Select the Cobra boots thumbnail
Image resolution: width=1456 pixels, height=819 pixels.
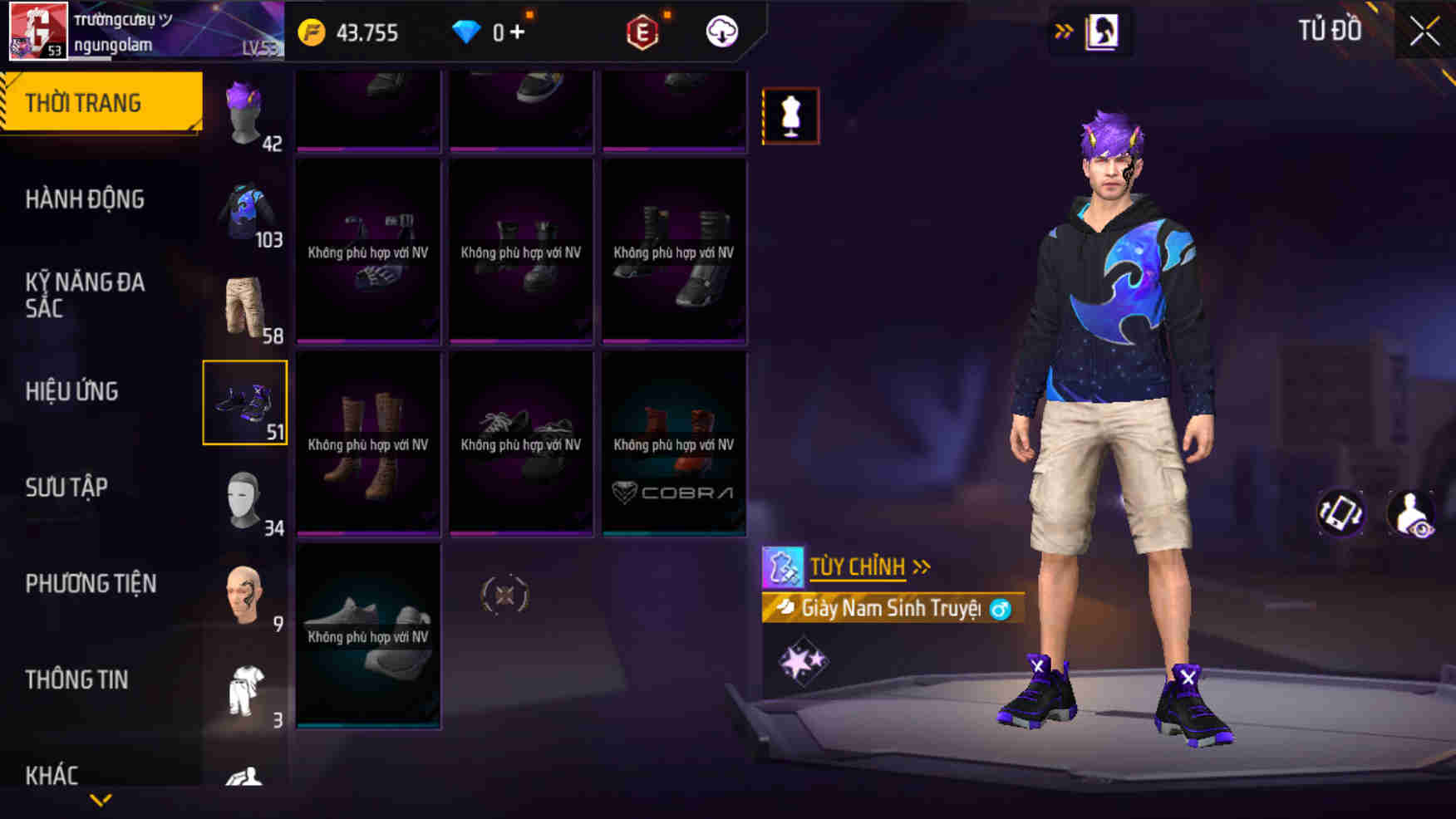click(674, 444)
